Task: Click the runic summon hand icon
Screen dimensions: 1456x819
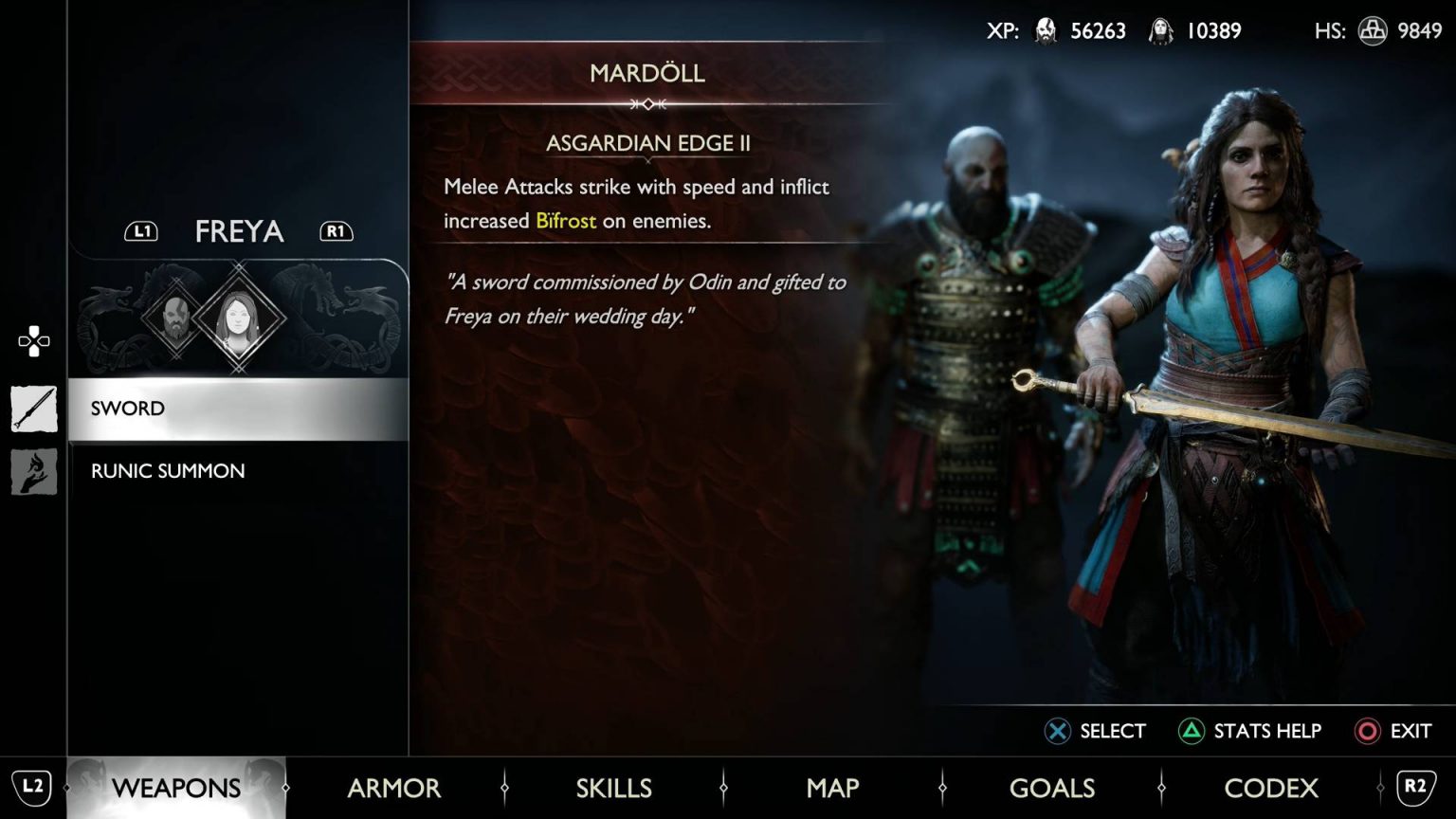Action: pyautogui.click(x=34, y=471)
